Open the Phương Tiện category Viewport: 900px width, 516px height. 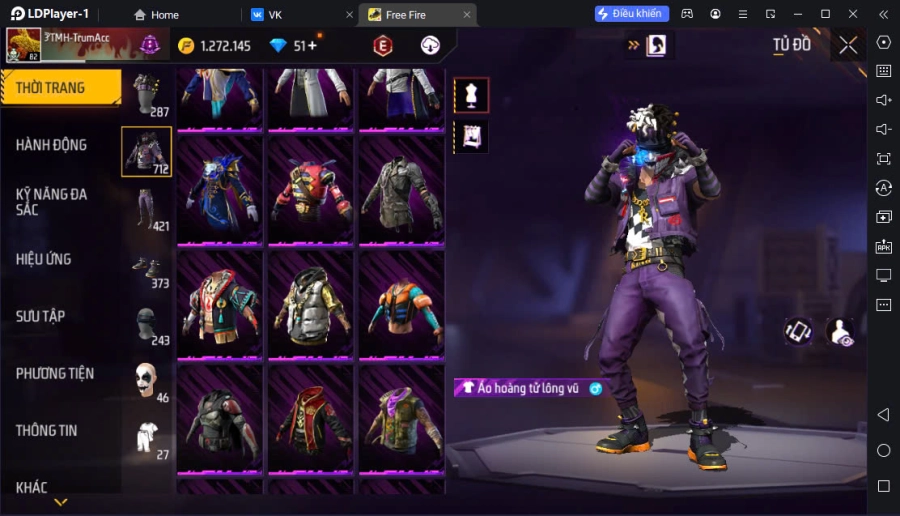point(55,373)
